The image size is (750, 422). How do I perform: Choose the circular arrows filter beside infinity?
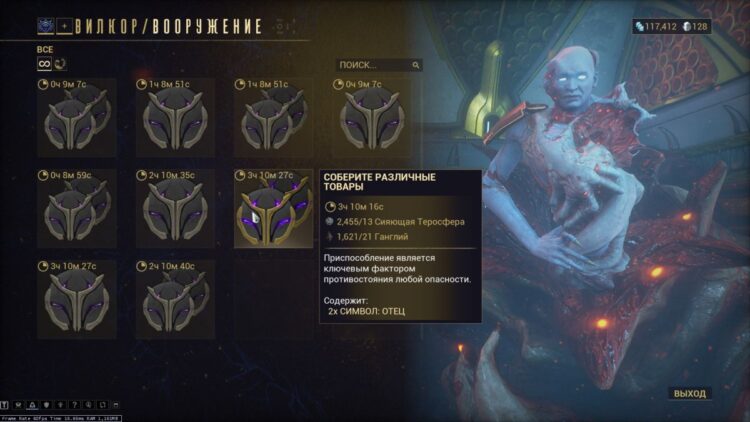[60, 64]
